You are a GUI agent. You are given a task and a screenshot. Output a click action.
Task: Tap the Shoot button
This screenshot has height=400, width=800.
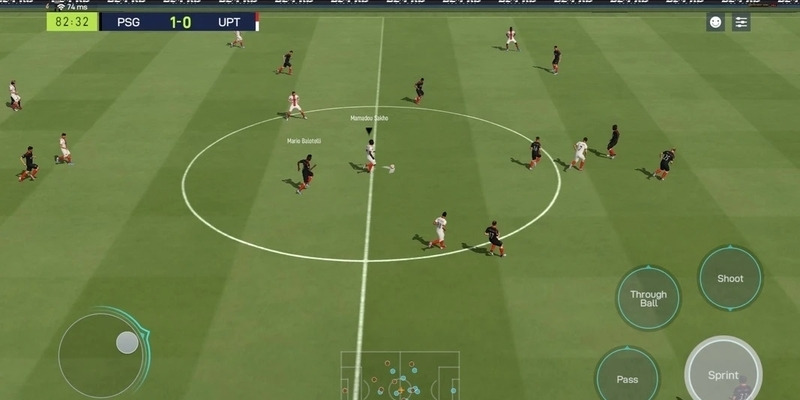click(x=730, y=278)
